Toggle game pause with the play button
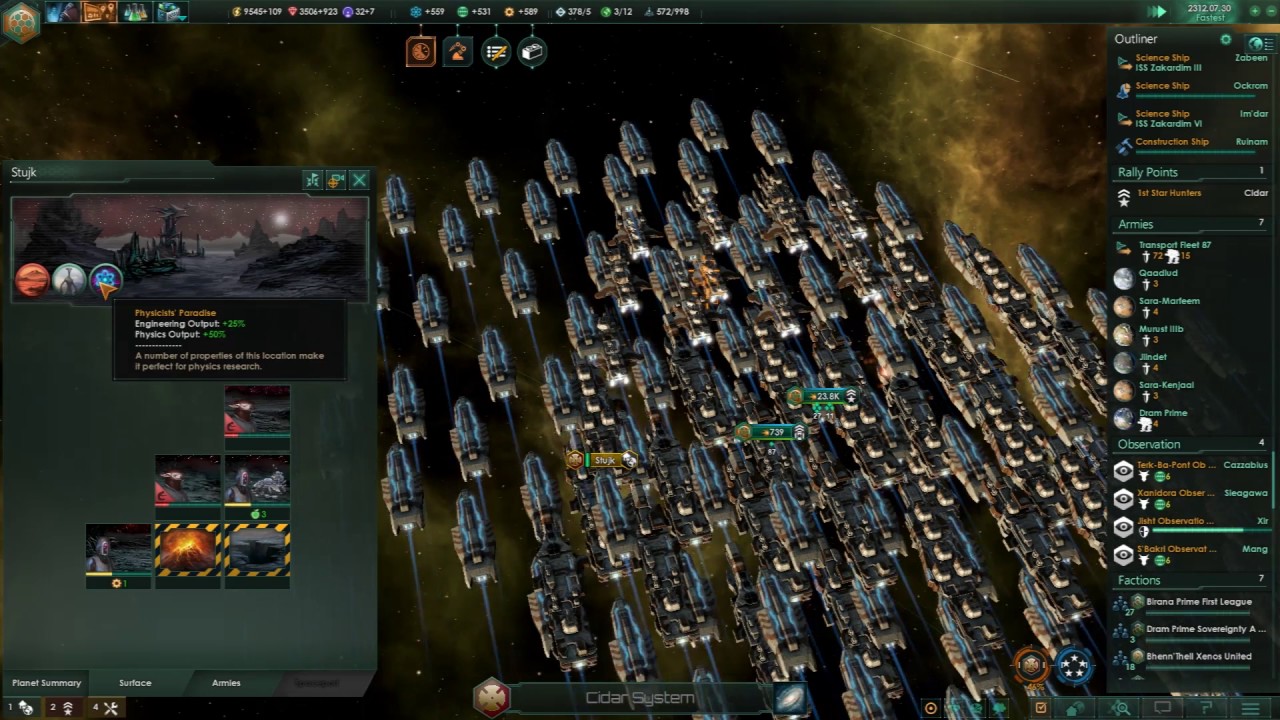The image size is (1280, 720). [x=1157, y=12]
